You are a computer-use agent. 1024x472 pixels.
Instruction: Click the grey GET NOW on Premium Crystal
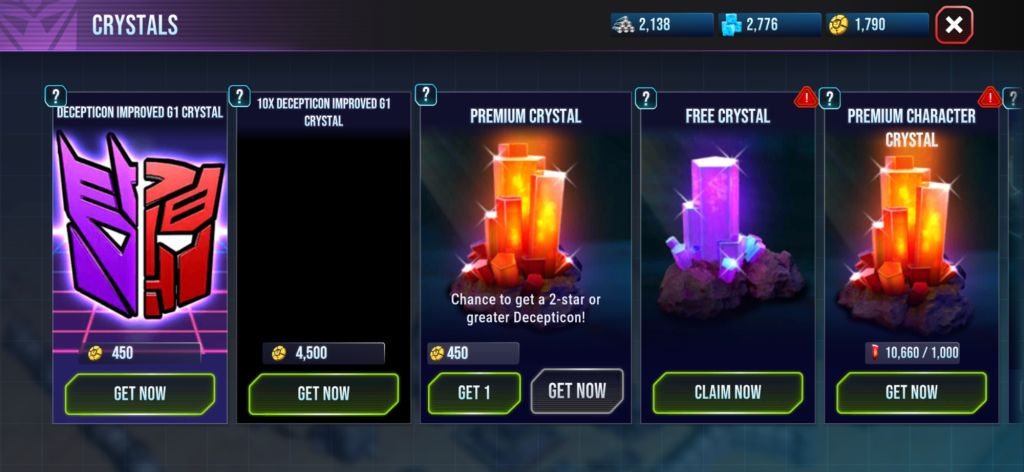tap(577, 389)
